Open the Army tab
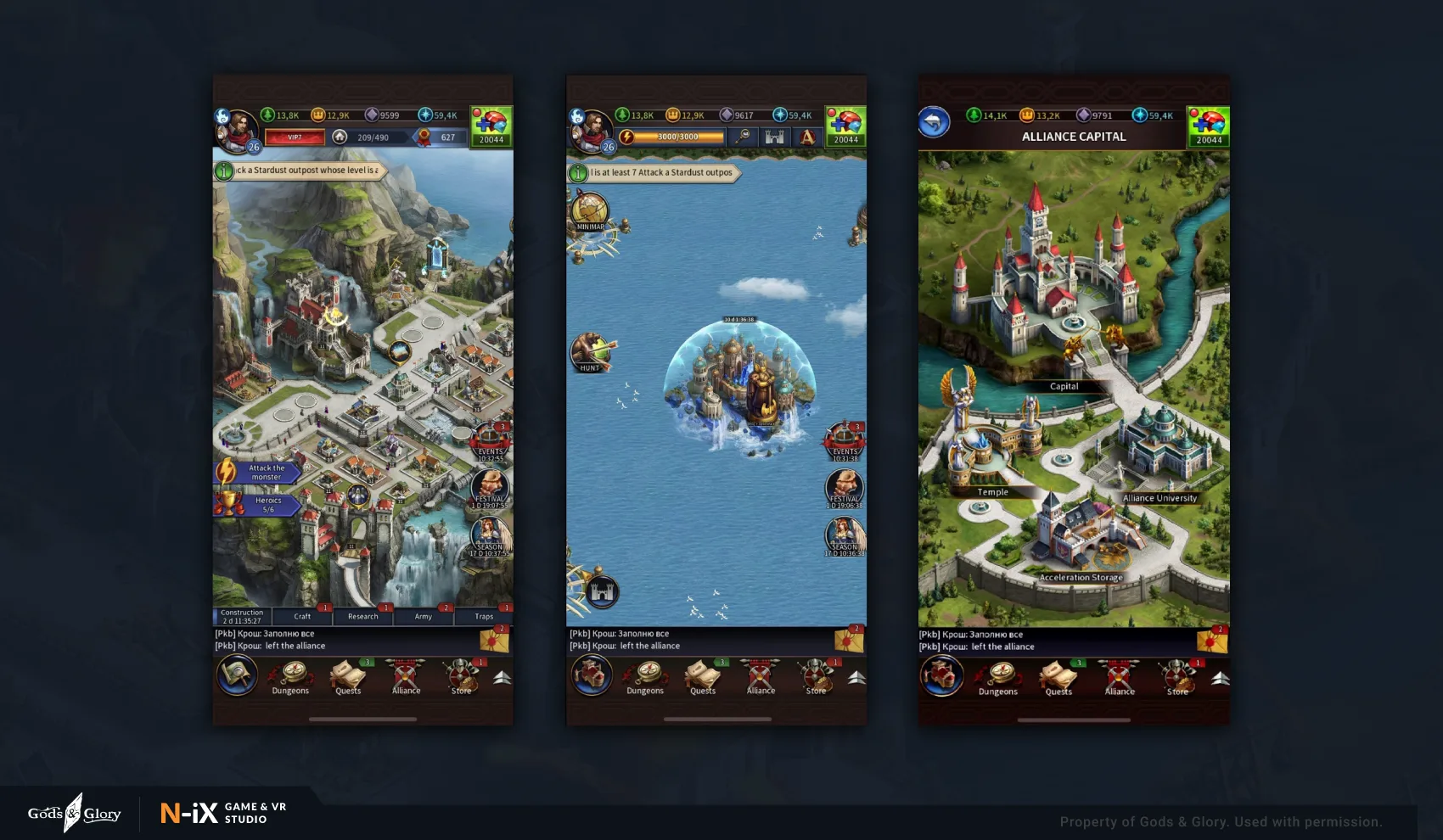 coord(423,617)
